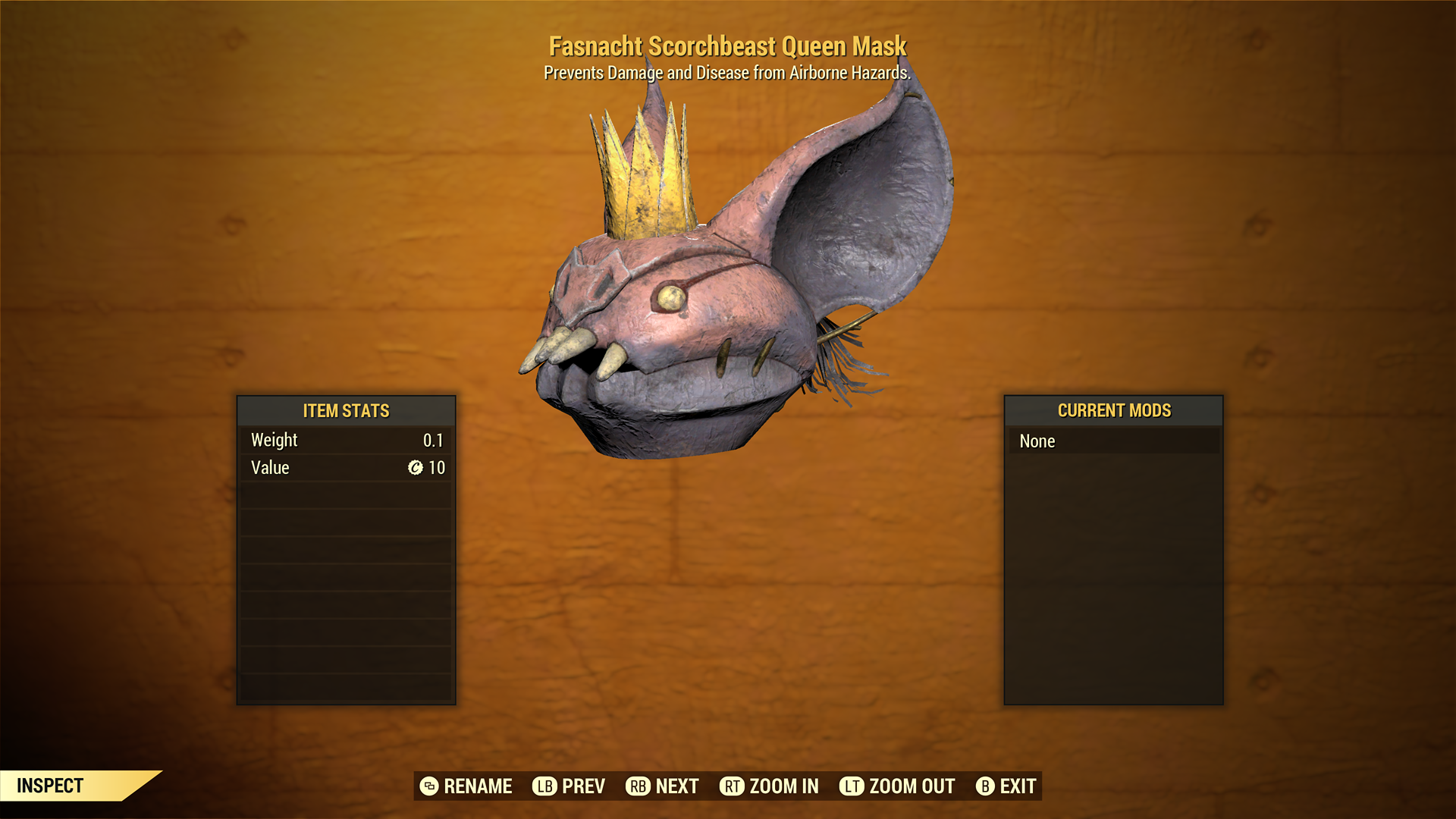
Task: Click the LT icon next to ZOOM OUT
Action: (852, 786)
